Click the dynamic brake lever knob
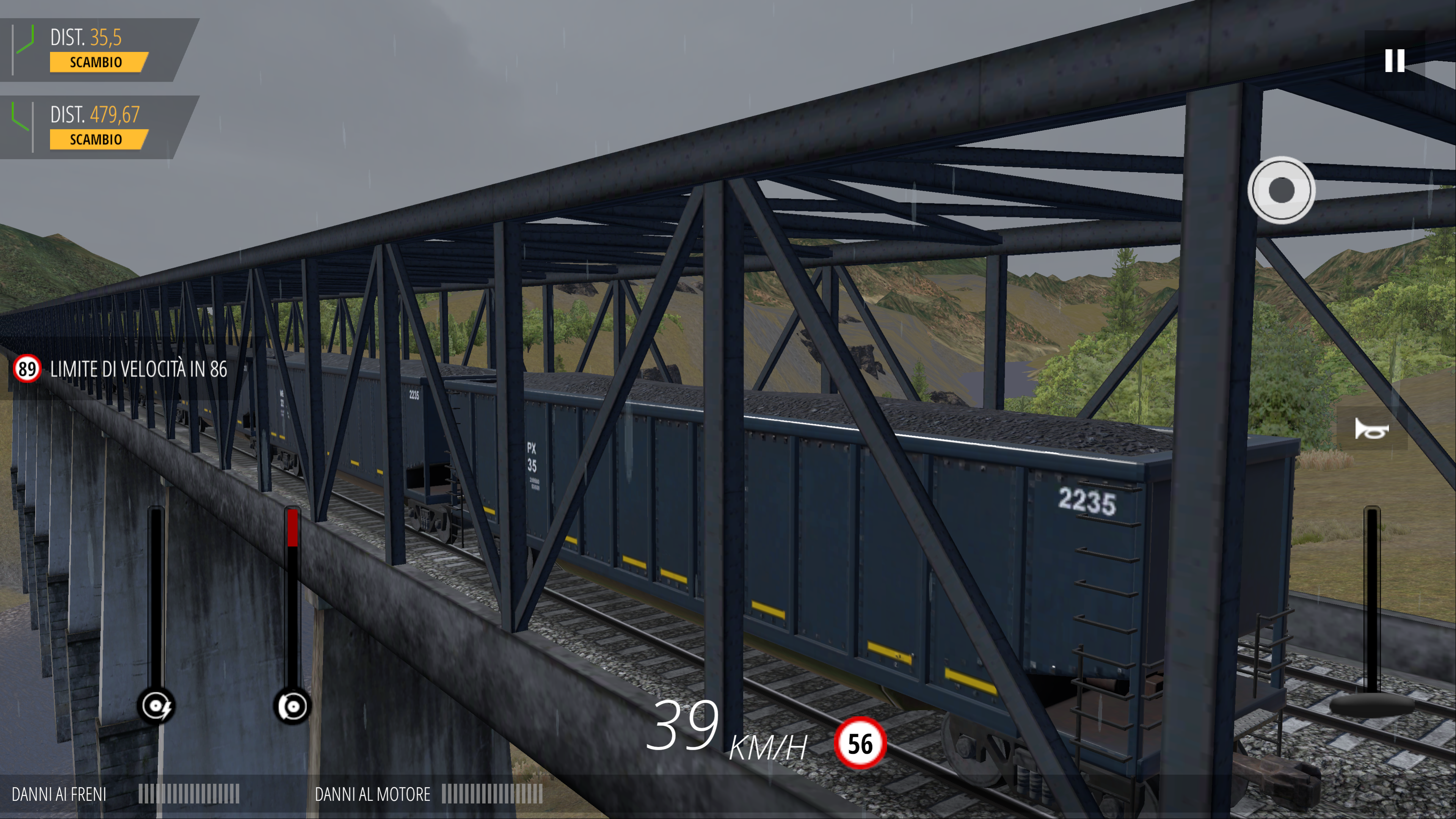 157,706
